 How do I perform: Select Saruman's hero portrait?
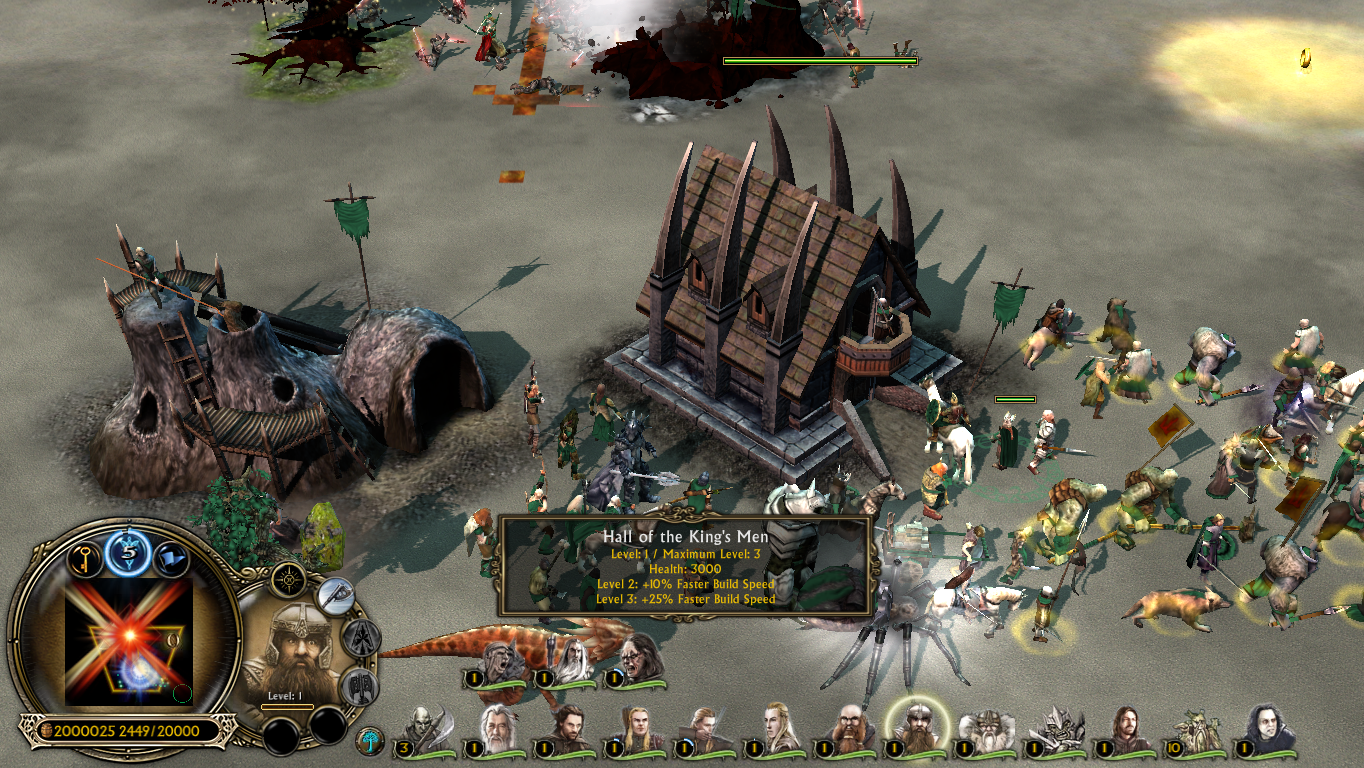coord(572,662)
